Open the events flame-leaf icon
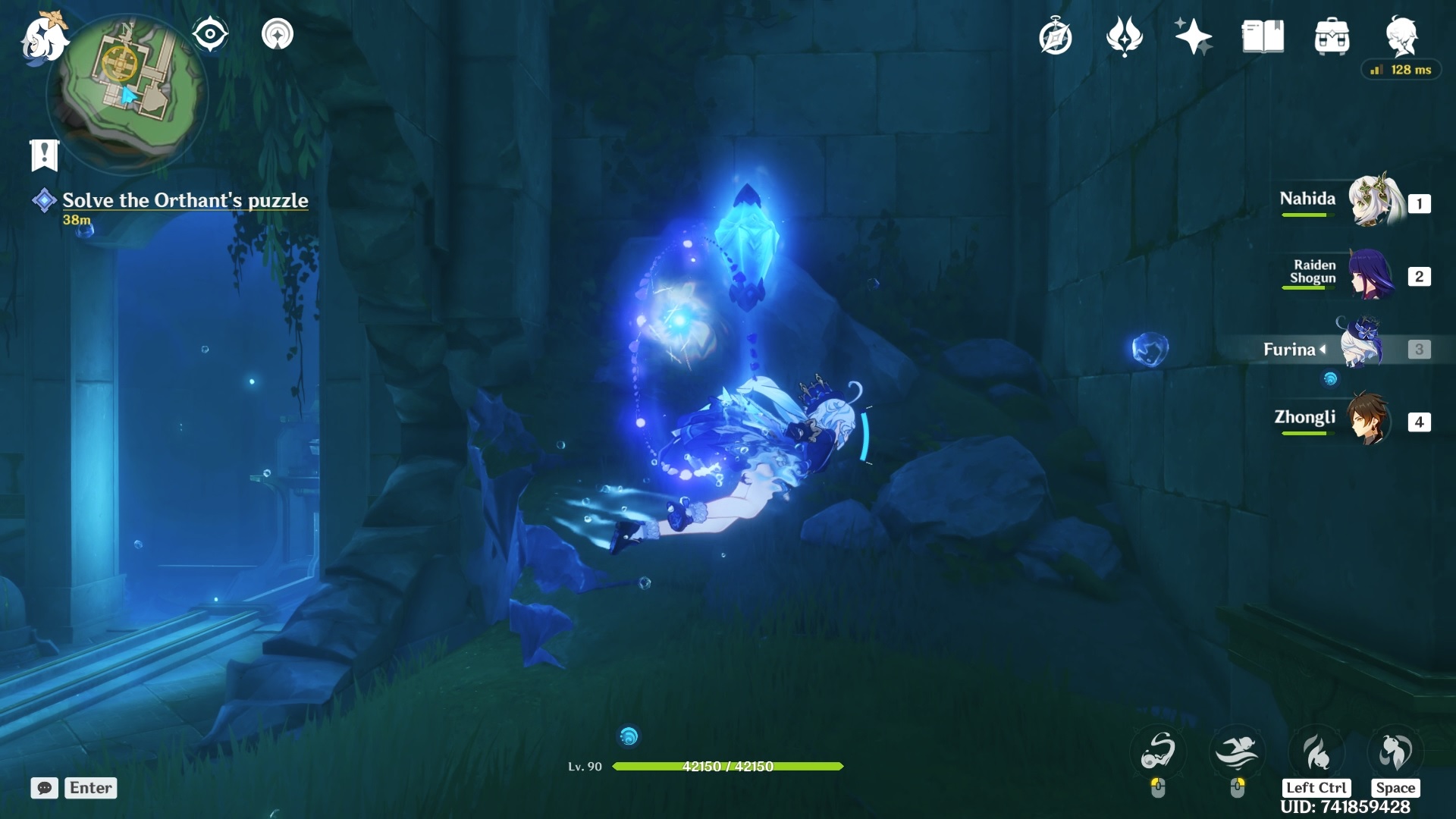 point(1124,36)
